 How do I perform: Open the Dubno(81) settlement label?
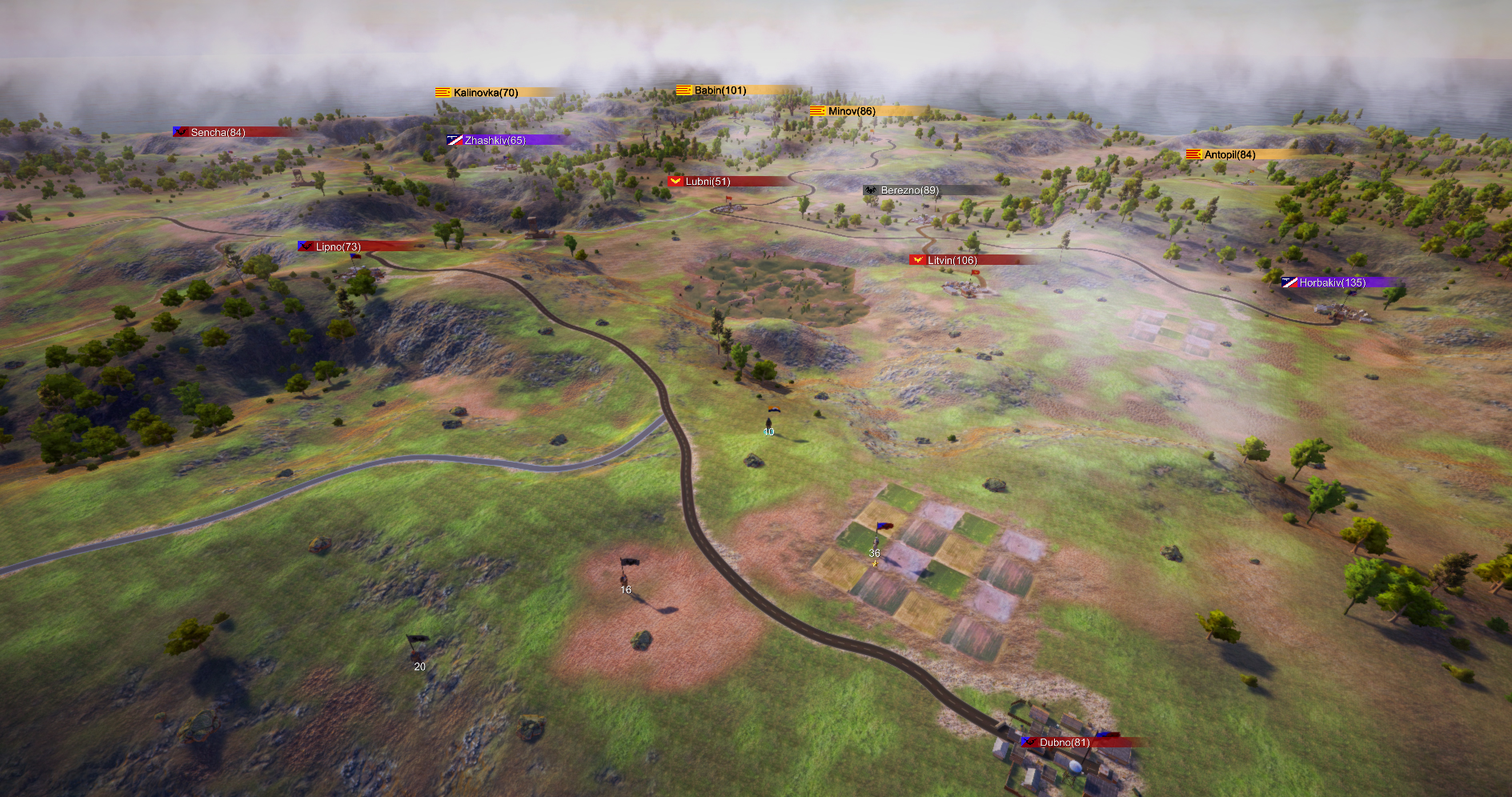tap(1065, 742)
